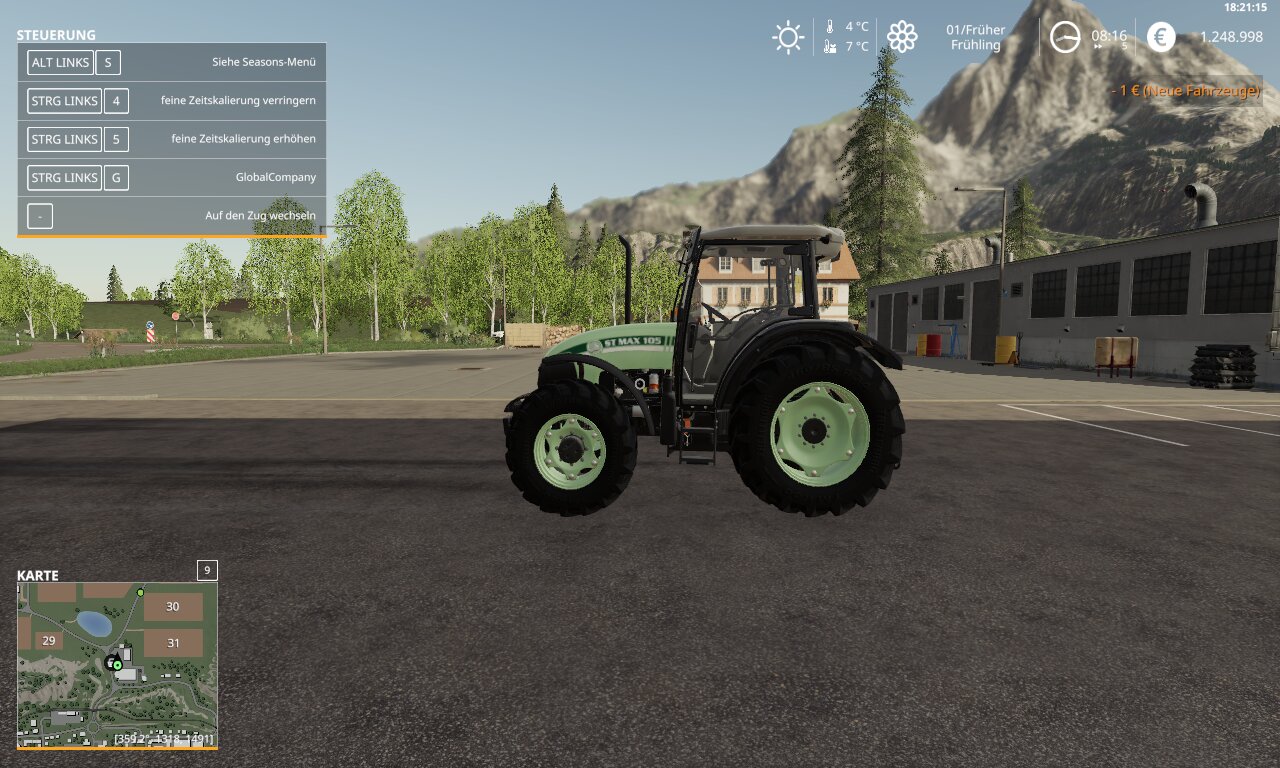Viewport: 1280px width, 768px height.
Task: Click the euro money icon
Action: [x=1161, y=37]
